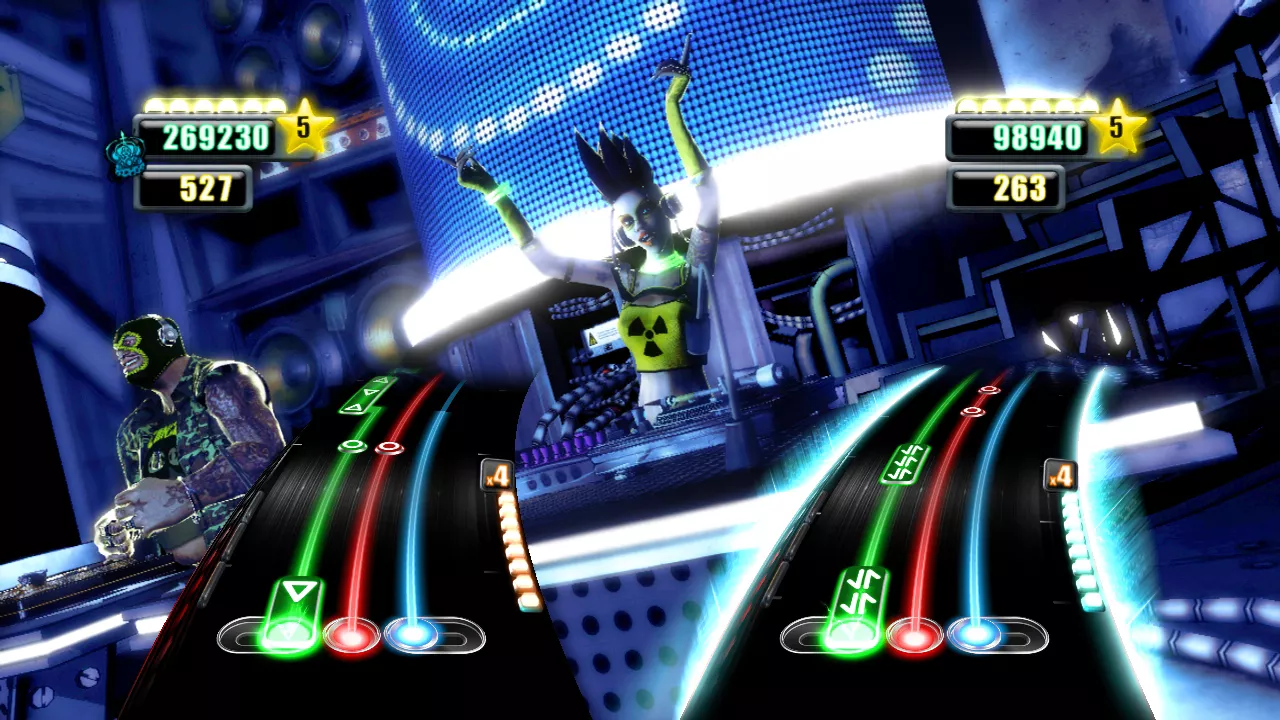The height and width of the screenshot is (720, 1280).
Task: Tap the red pad on the 269230-score deck
Action: (x=352, y=635)
